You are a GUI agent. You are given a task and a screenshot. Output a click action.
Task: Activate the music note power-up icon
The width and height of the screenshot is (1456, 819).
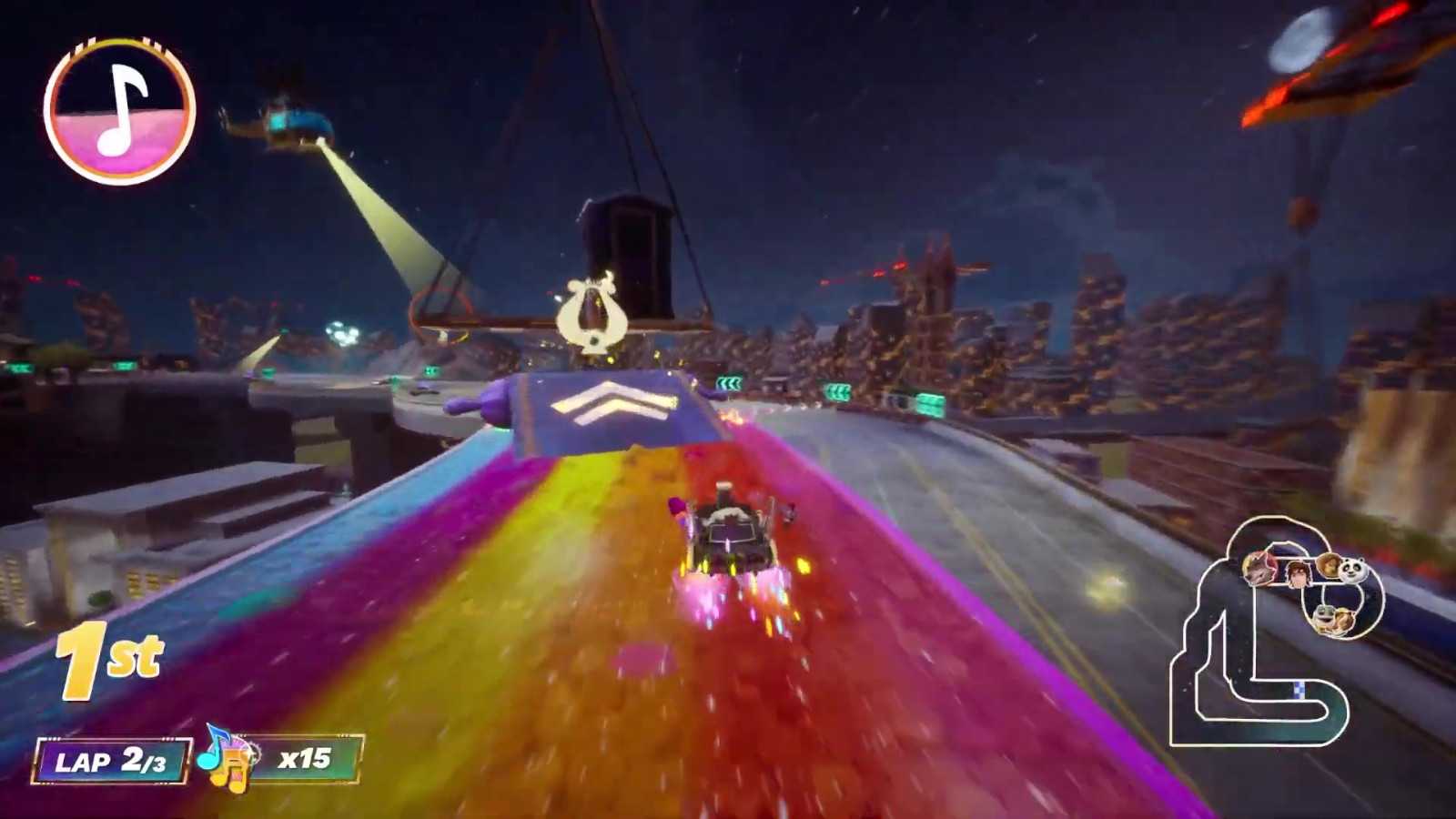[x=119, y=111]
